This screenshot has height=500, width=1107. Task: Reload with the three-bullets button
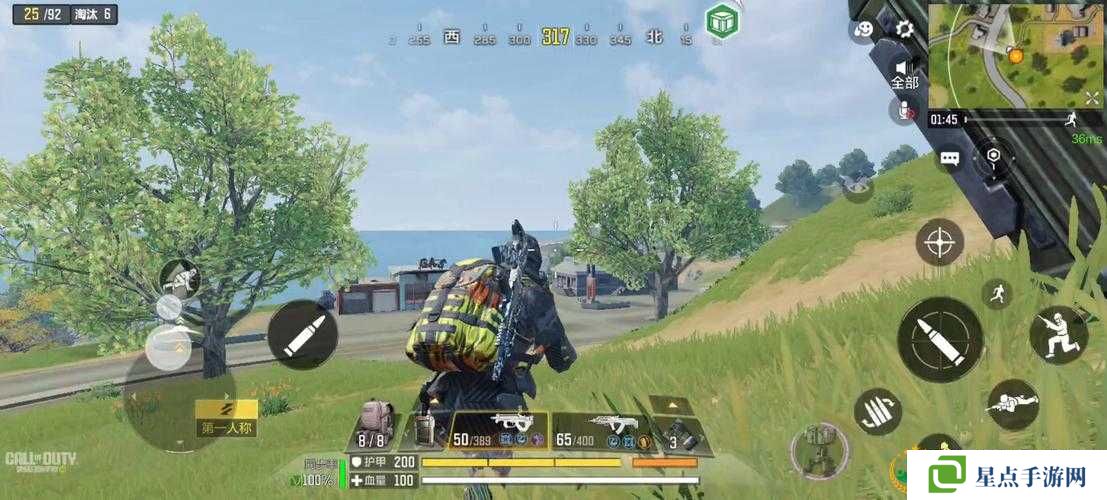(x=878, y=411)
